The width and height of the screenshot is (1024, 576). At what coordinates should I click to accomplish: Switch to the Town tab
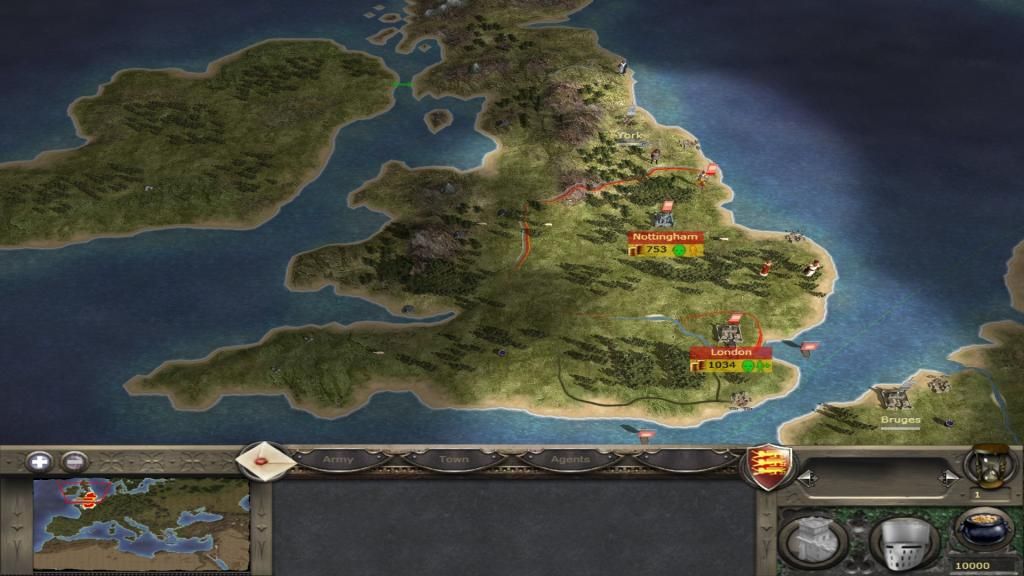pos(453,460)
